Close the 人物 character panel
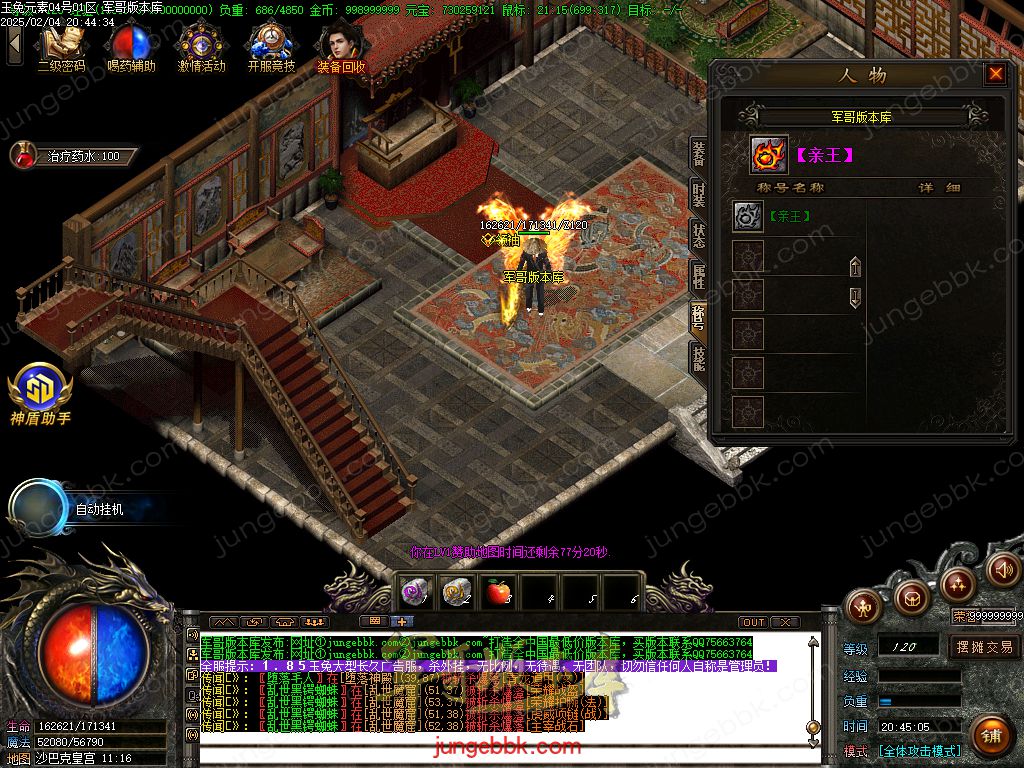The height and width of the screenshot is (768, 1024). tap(995, 74)
